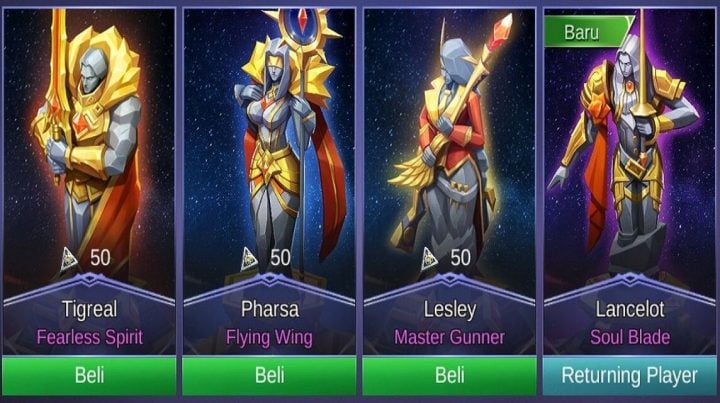Click the Returning Player button under Lancelot
Viewport: 720px width, 403px height.
pos(629,376)
